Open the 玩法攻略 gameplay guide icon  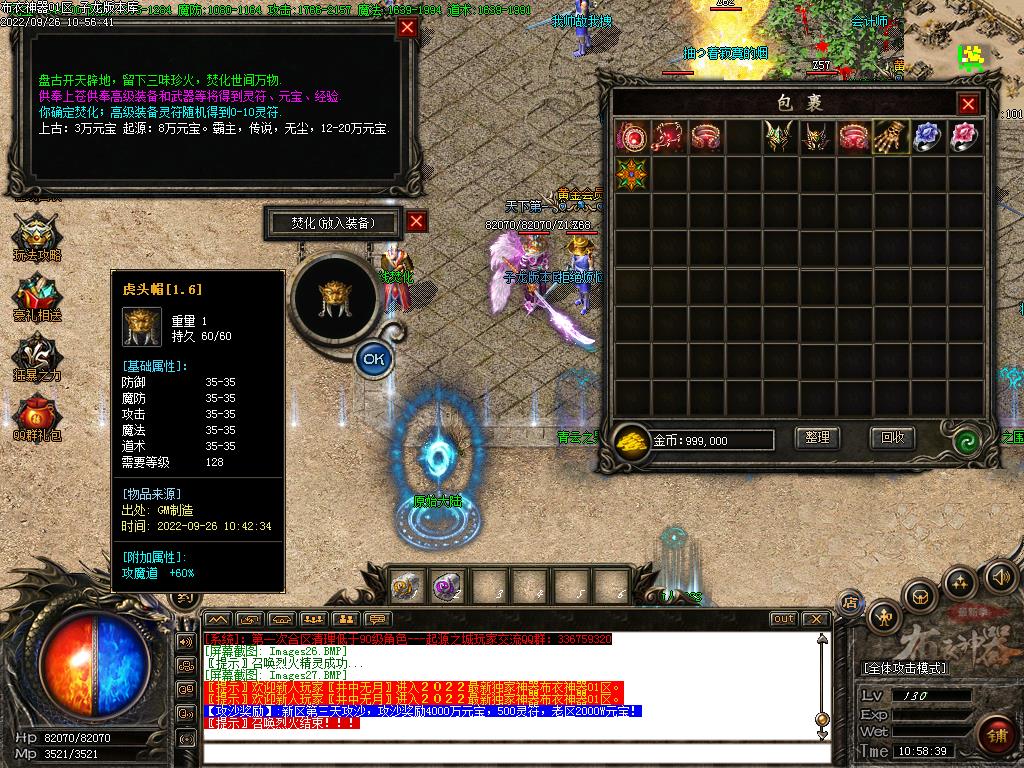click(36, 237)
